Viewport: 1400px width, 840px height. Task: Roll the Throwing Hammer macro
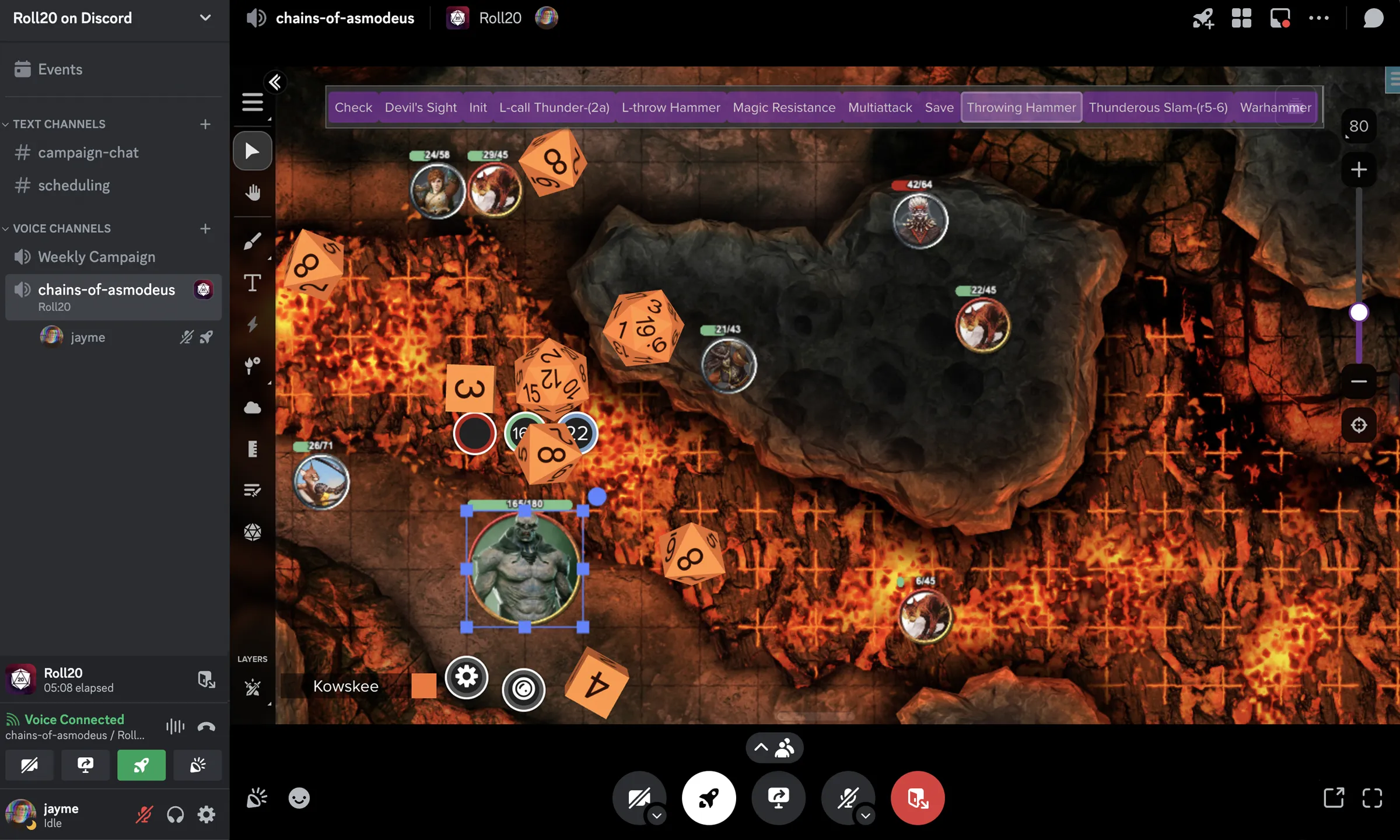coord(1021,107)
